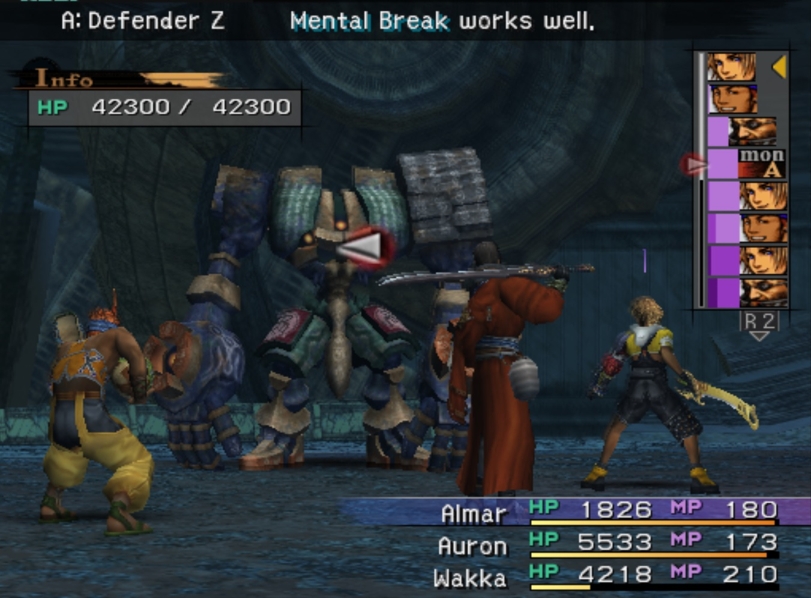Viewport: 811px width, 598px height.
Task: Choose Almar in the party status list
Action: tap(472, 513)
